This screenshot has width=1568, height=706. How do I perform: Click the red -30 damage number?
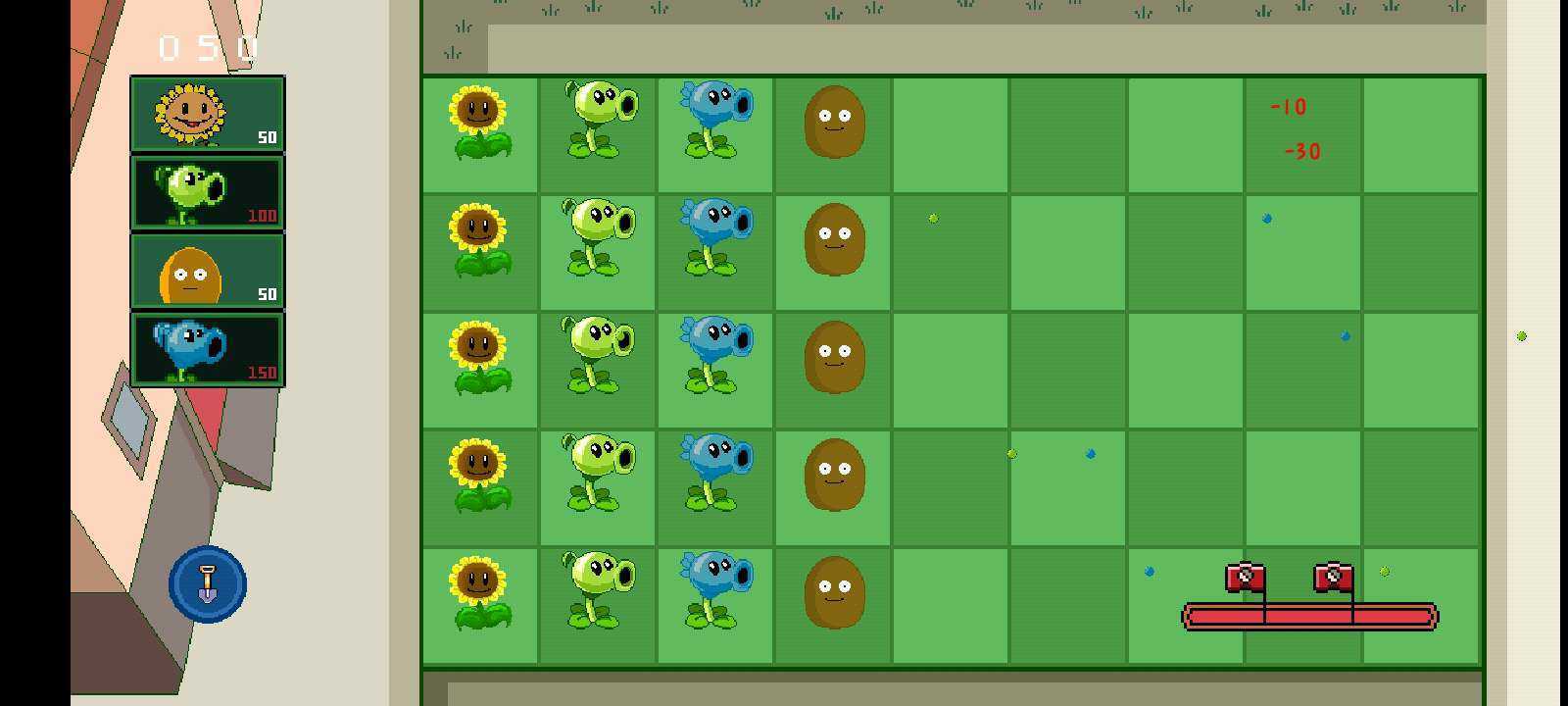(x=1300, y=152)
